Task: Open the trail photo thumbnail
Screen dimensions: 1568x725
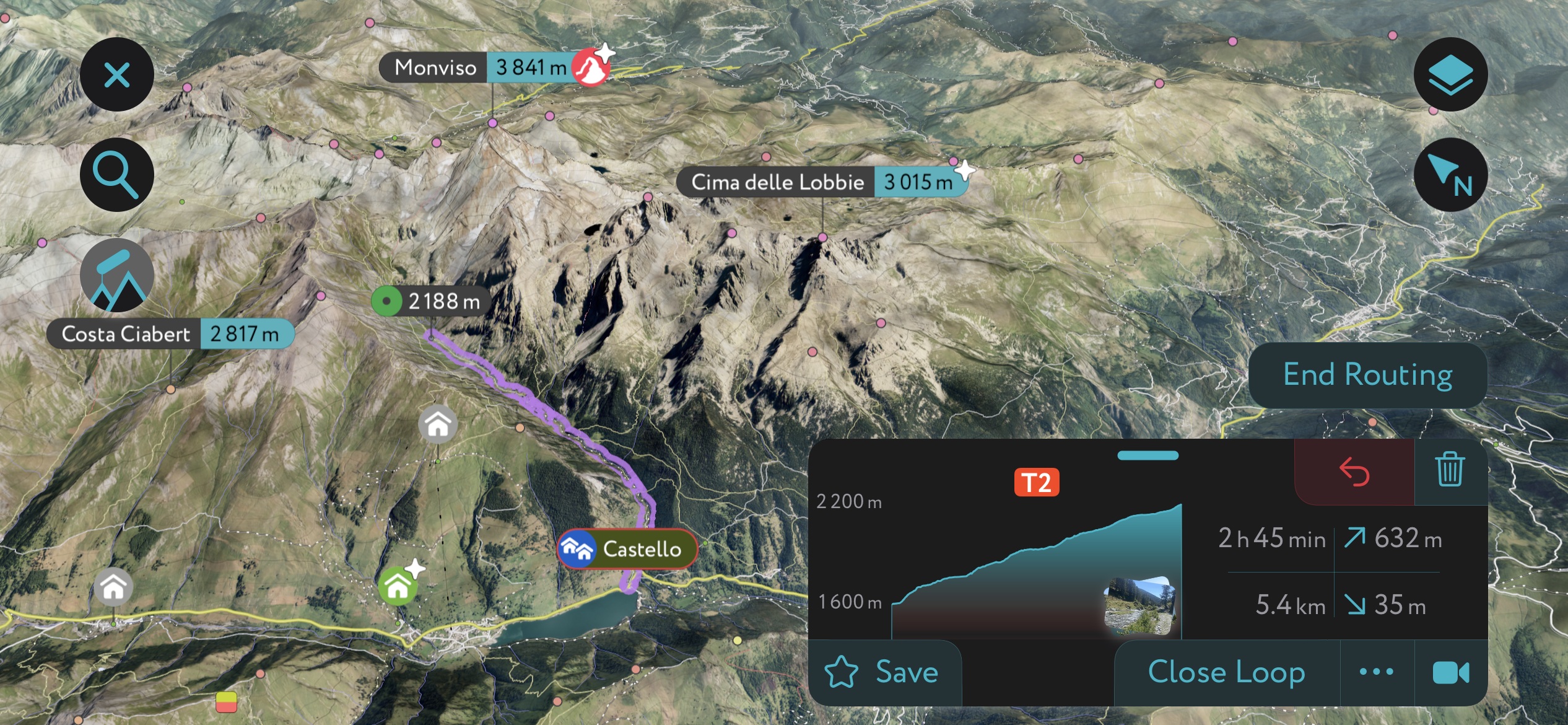Action: coord(1138,605)
